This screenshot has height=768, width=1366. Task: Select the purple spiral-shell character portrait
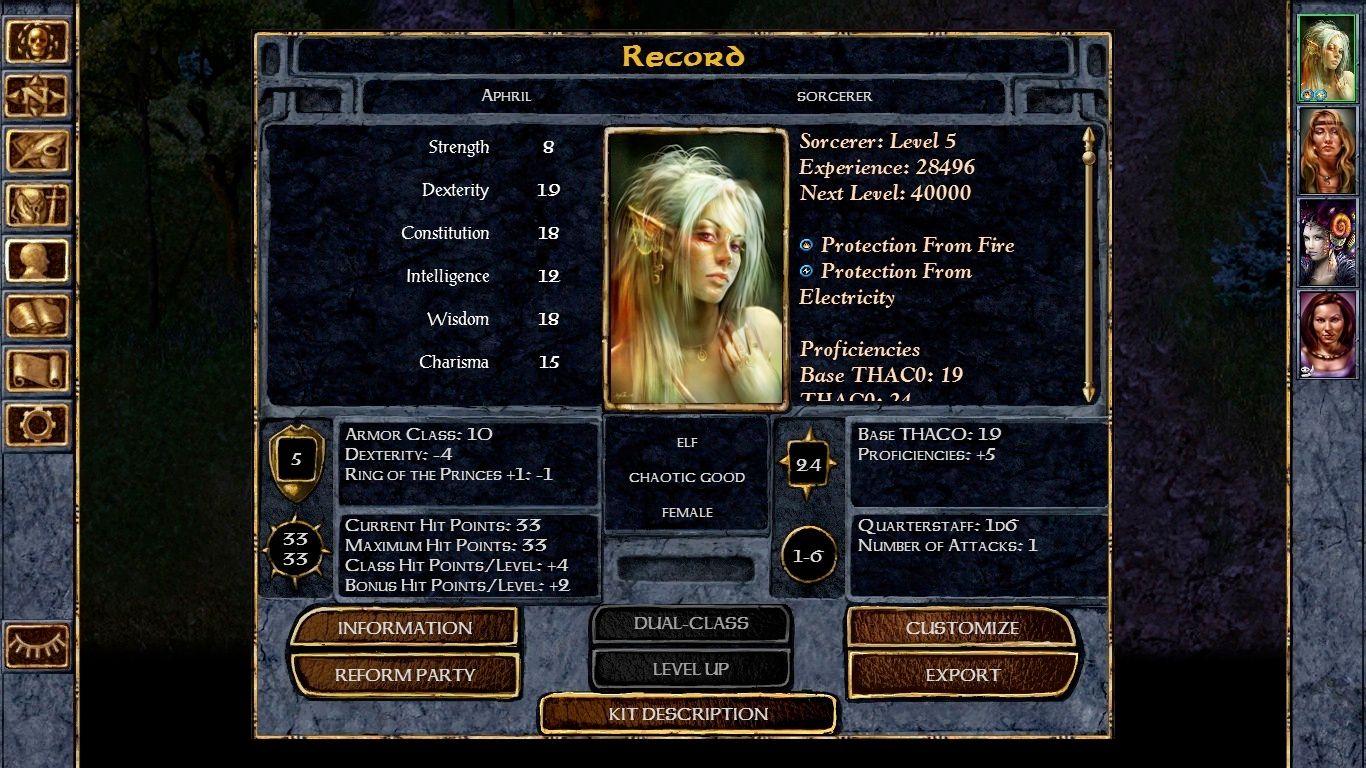click(x=1327, y=243)
